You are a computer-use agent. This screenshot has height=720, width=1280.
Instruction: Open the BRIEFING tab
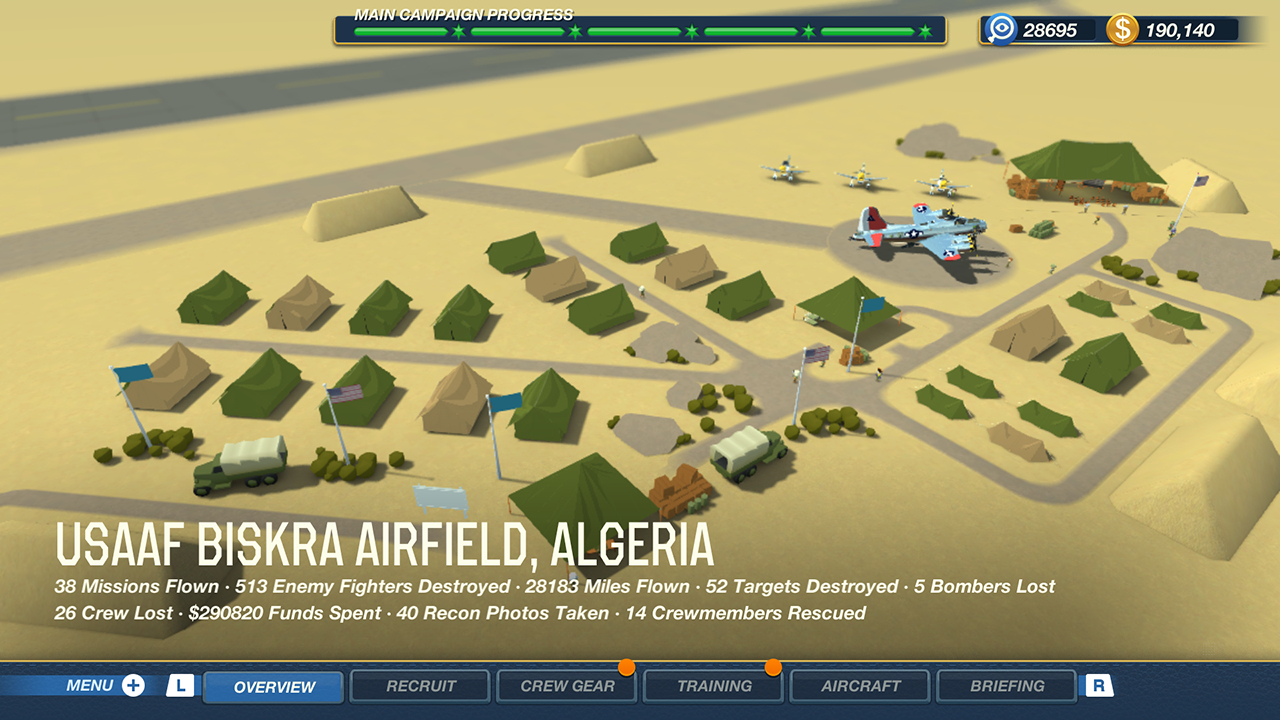click(x=1007, y=685)
